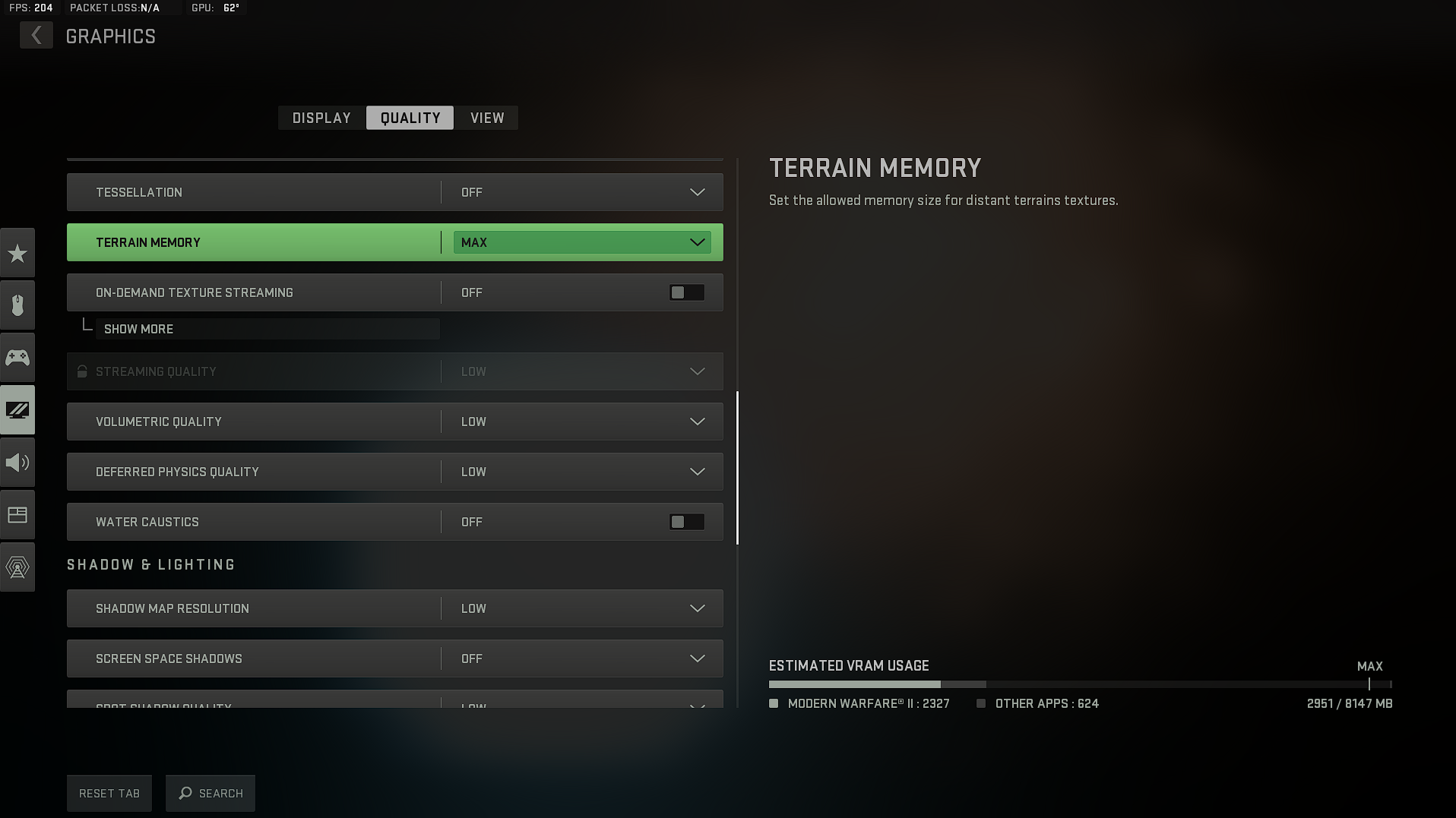The width and height of the screenshot is (1456, 818).
Task: Open Deferred Physics Quality dropdown
Action: coord(582,472)
